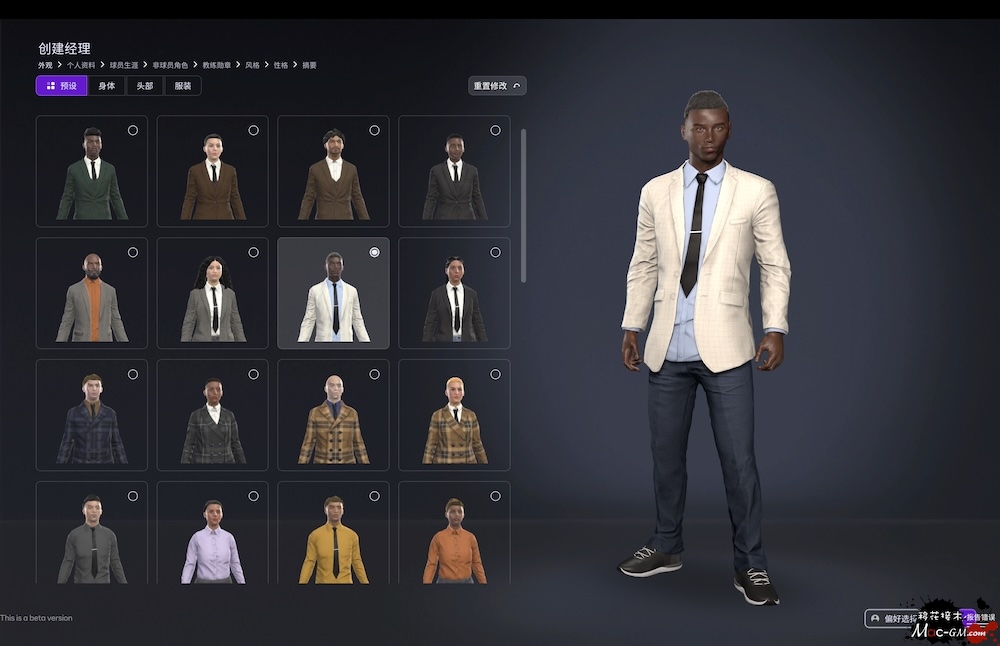Select the yellow shirt manager preset

click(x=333, y=535)
